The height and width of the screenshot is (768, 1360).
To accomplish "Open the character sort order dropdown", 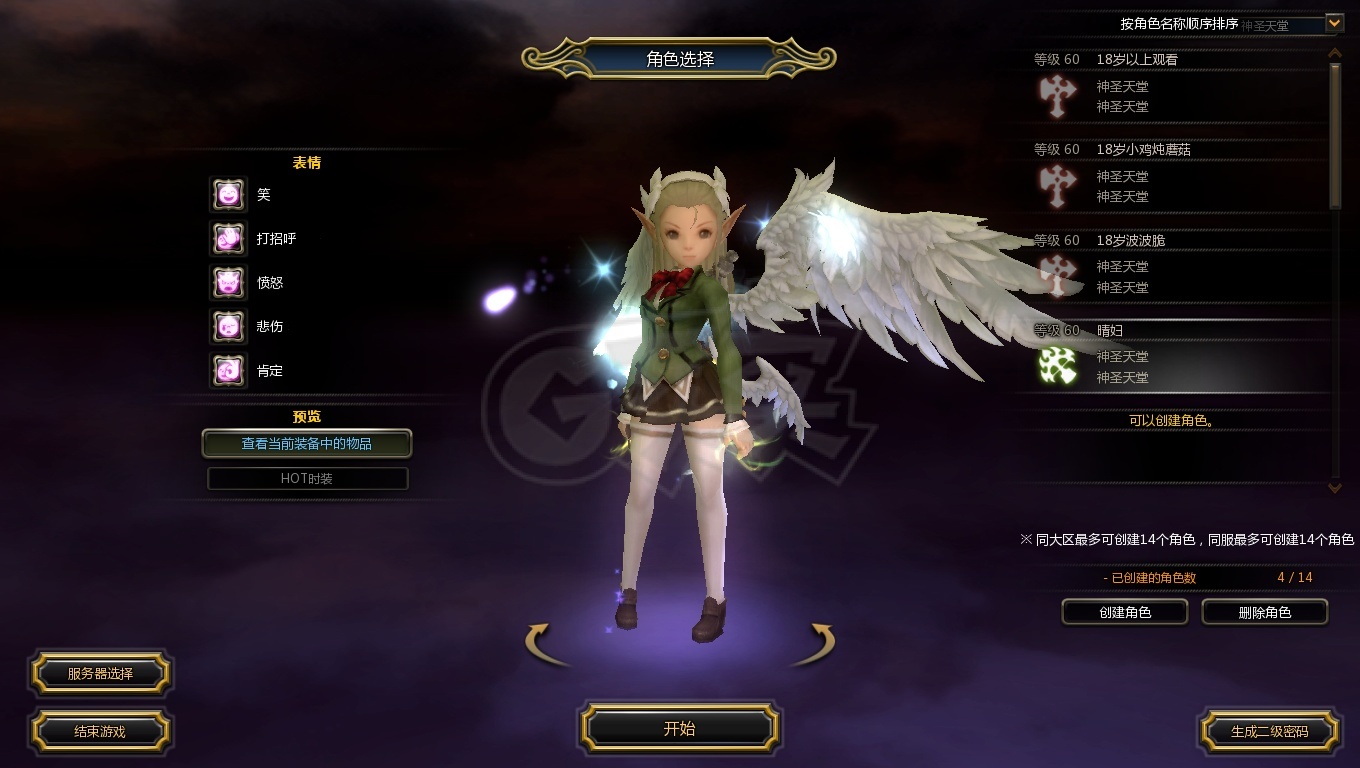I will coord(1333,22).
